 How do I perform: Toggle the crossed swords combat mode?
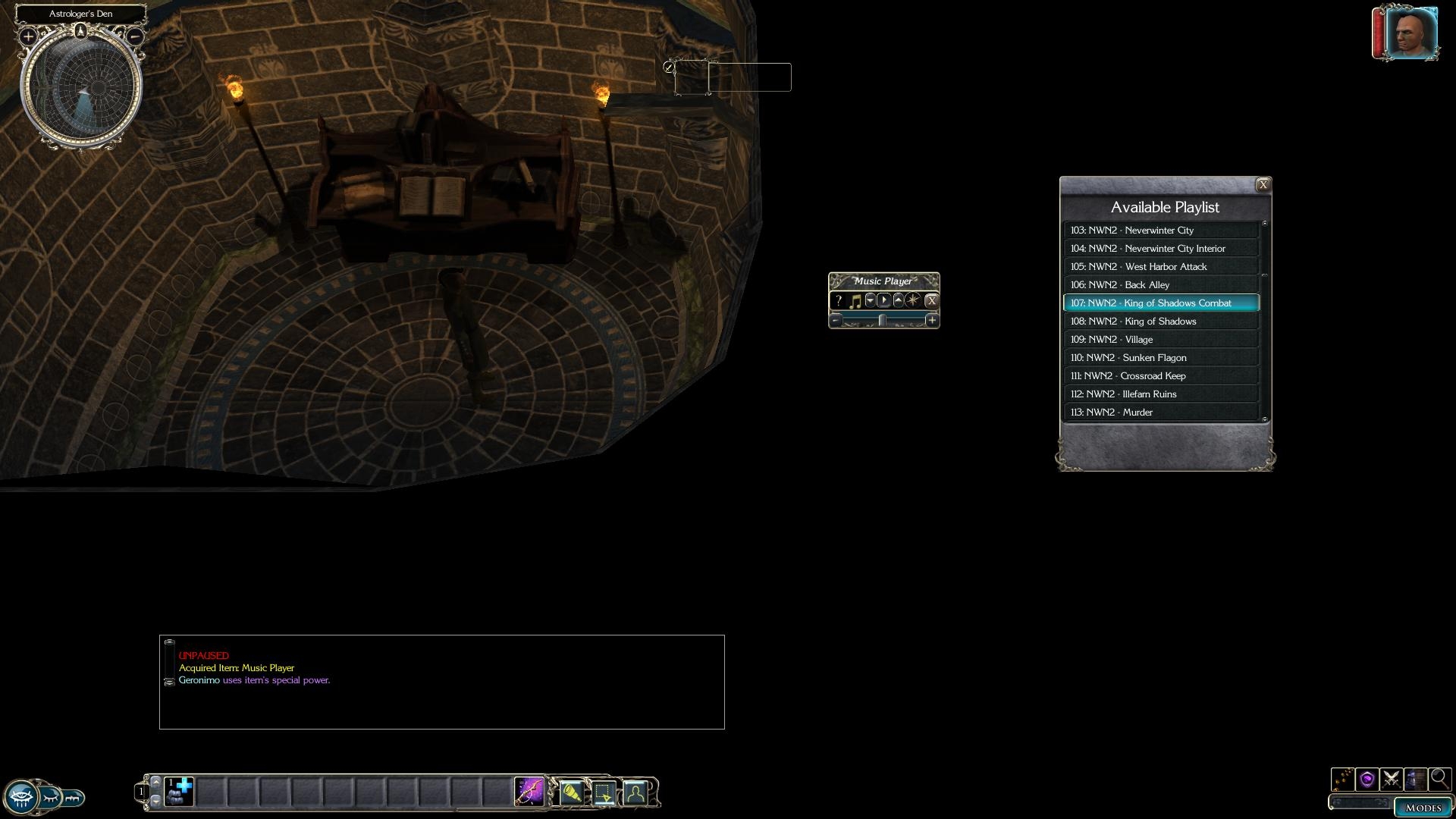(x=1391, y=779)
